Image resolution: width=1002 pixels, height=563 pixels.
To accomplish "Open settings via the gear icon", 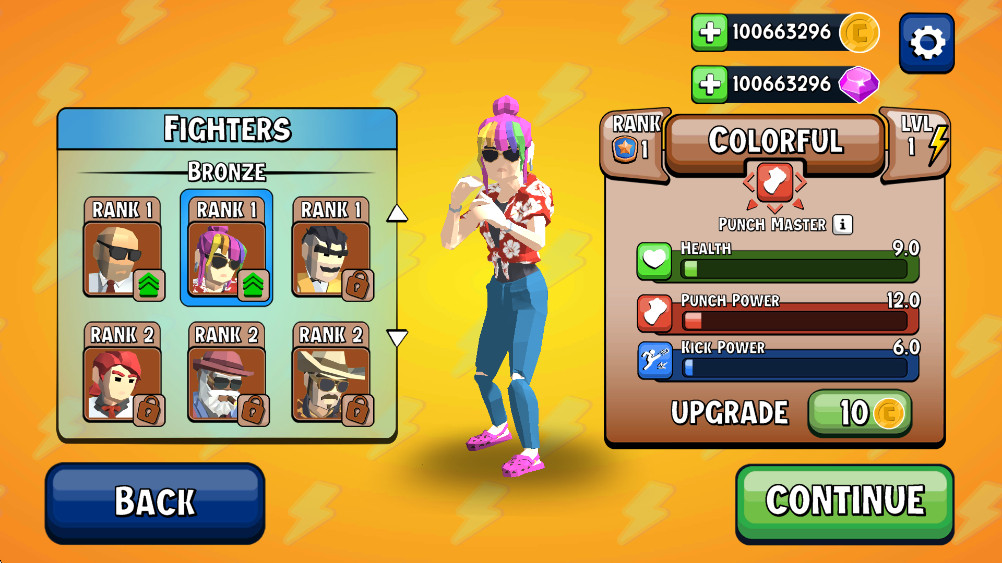I will click(926, 42).
